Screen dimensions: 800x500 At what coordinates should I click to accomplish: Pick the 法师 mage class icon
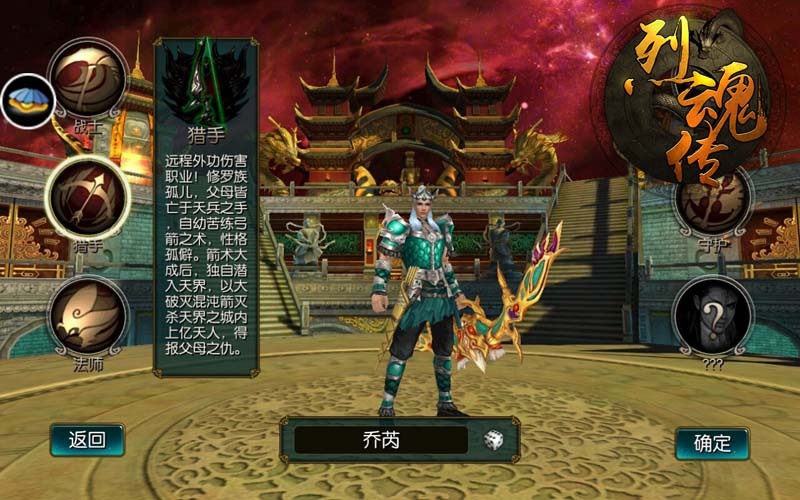(x=88, y=314)
